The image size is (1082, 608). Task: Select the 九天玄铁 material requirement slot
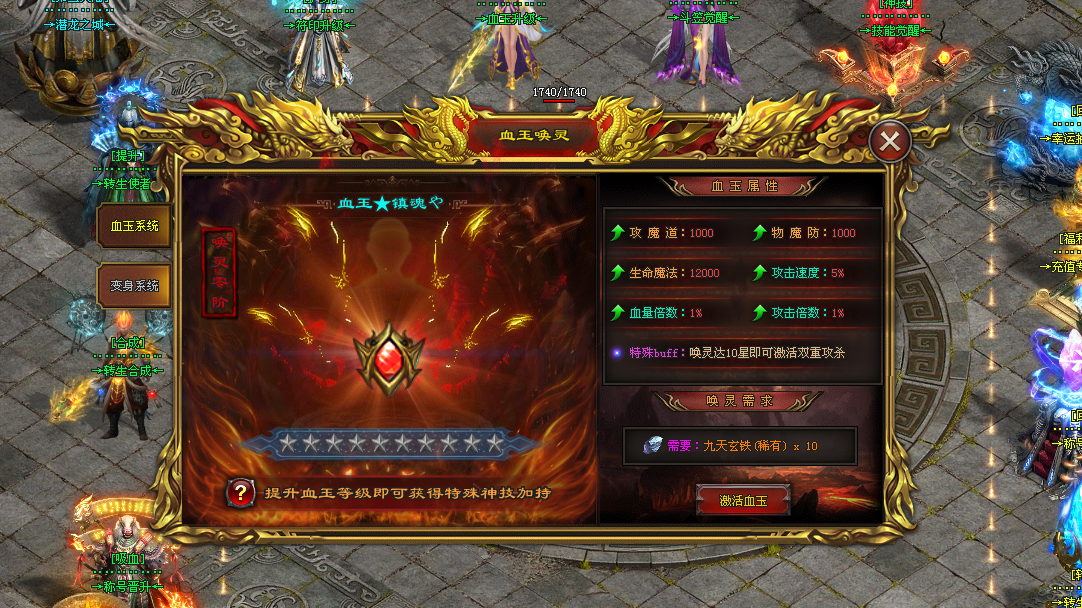coord(739,446)
